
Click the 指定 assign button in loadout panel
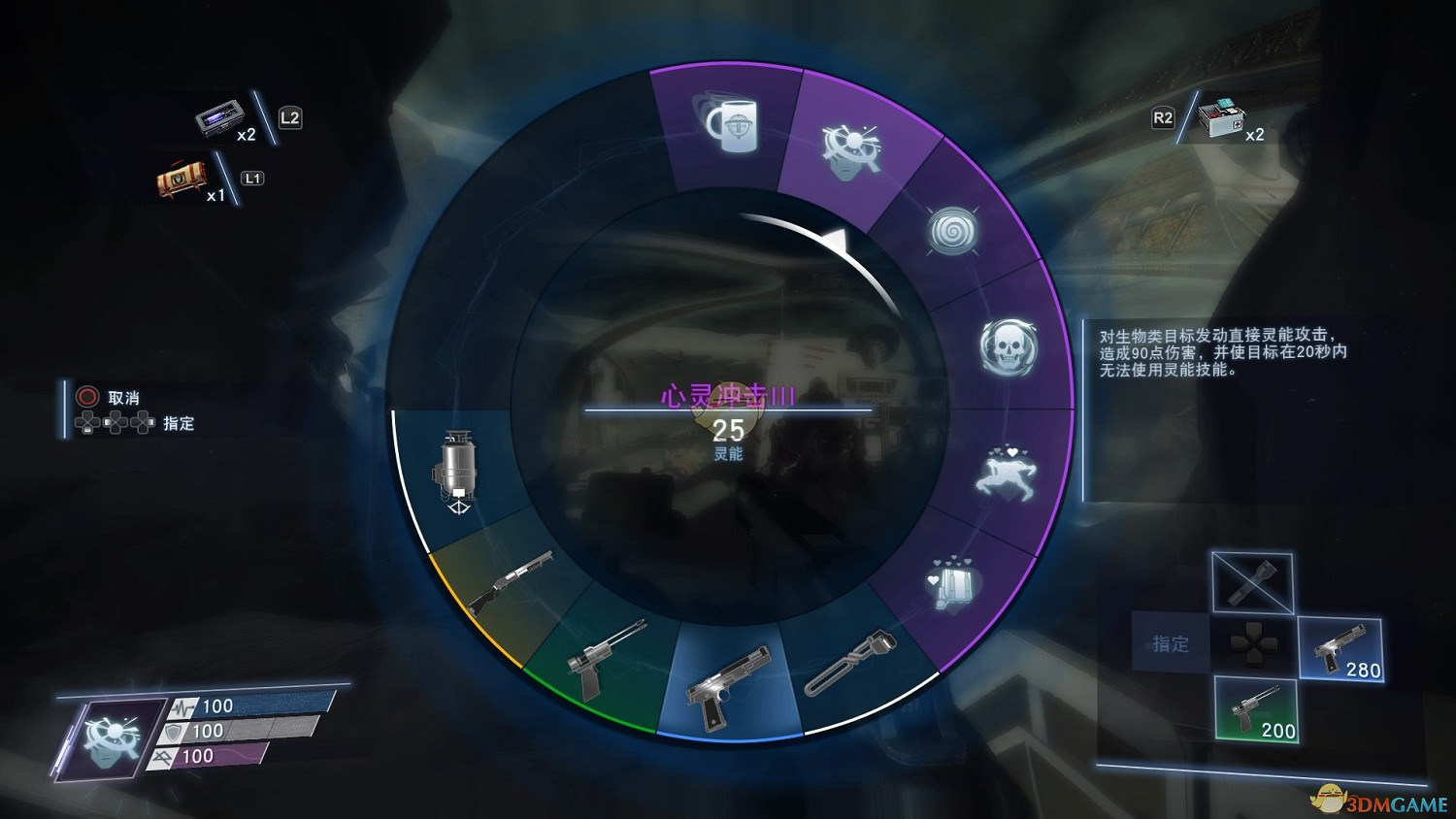[1170, 642]
